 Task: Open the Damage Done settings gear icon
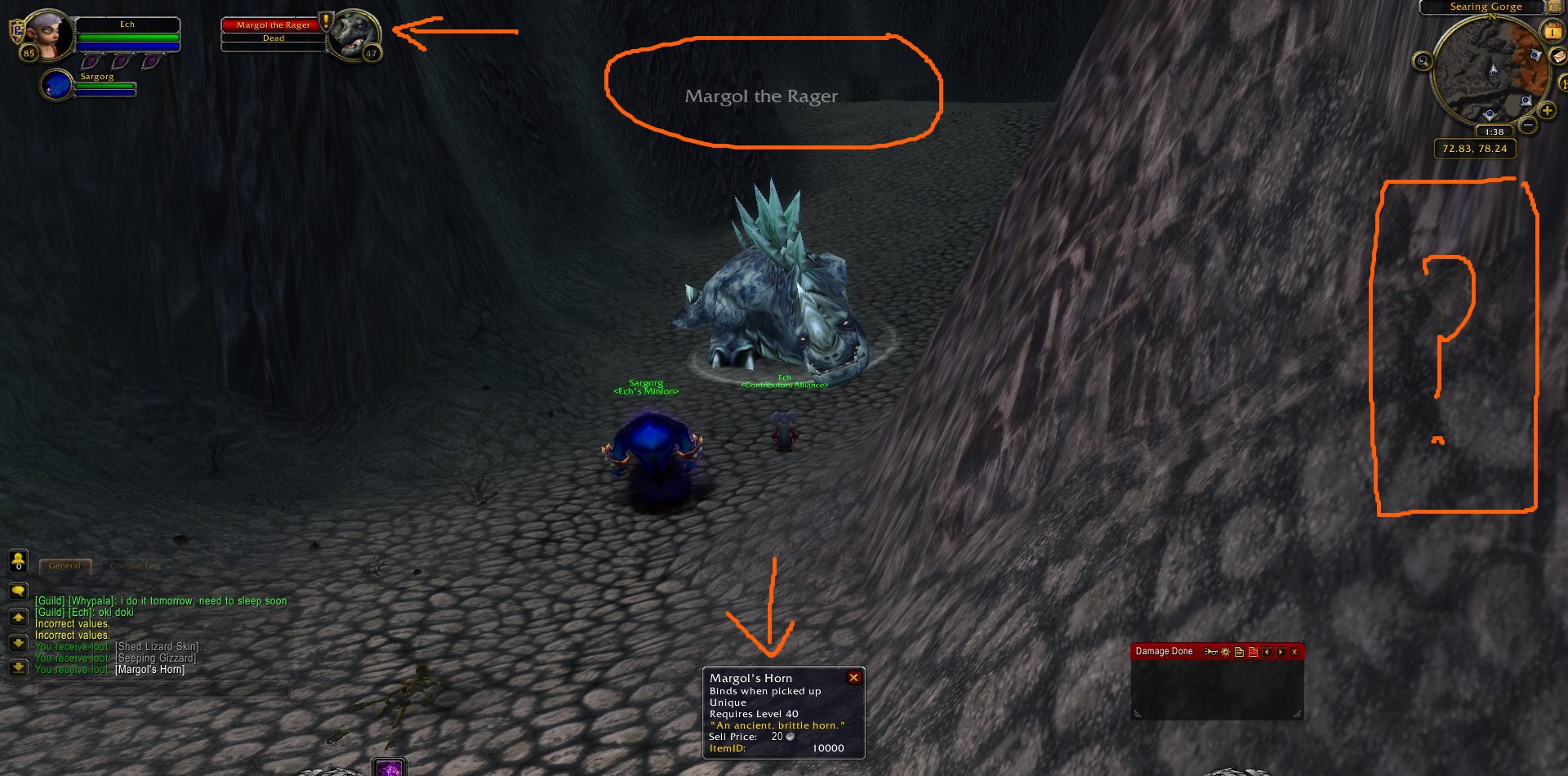tap(1225, 652)
